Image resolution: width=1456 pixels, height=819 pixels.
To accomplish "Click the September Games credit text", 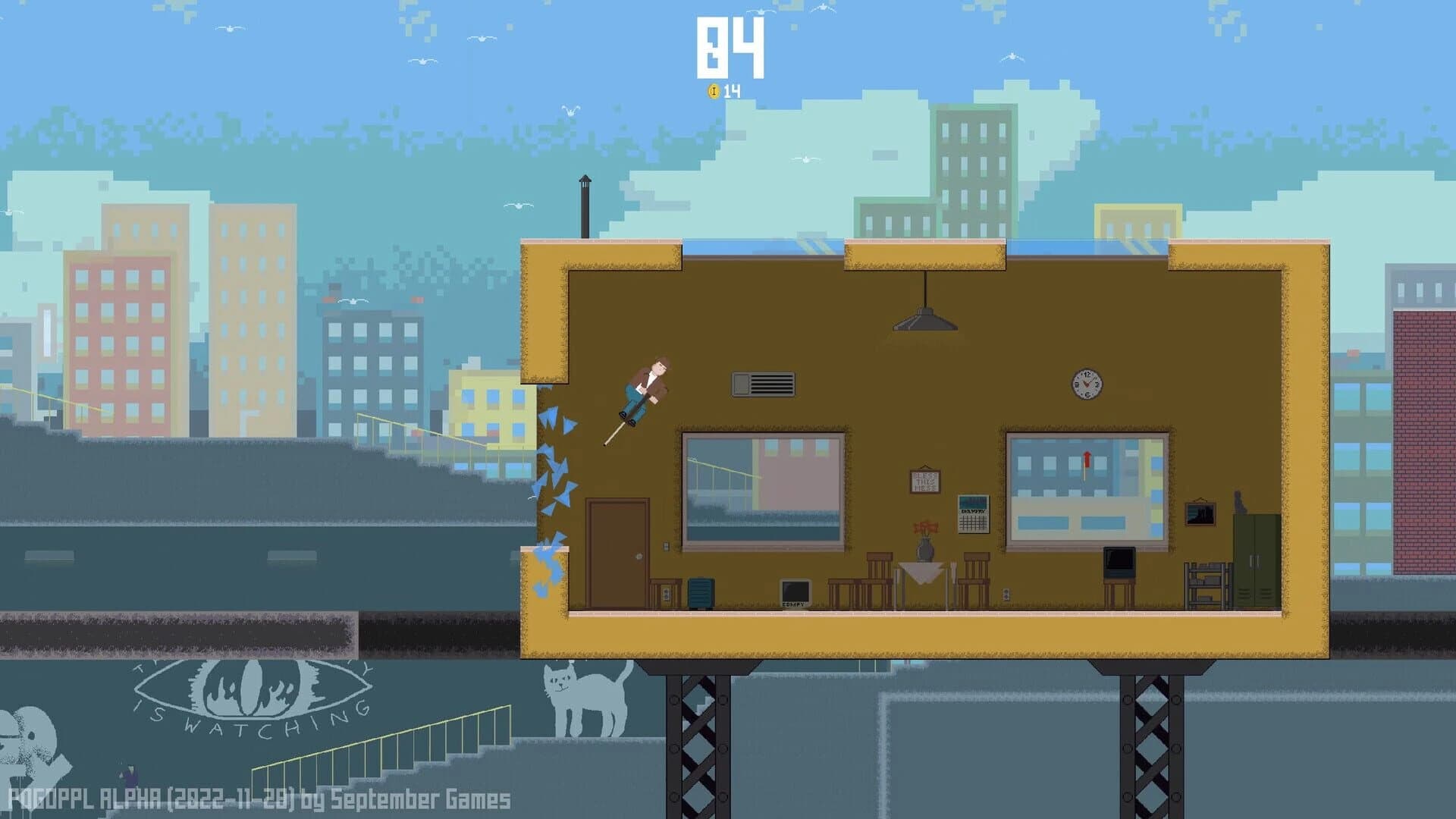I will (x=258, y=797).
